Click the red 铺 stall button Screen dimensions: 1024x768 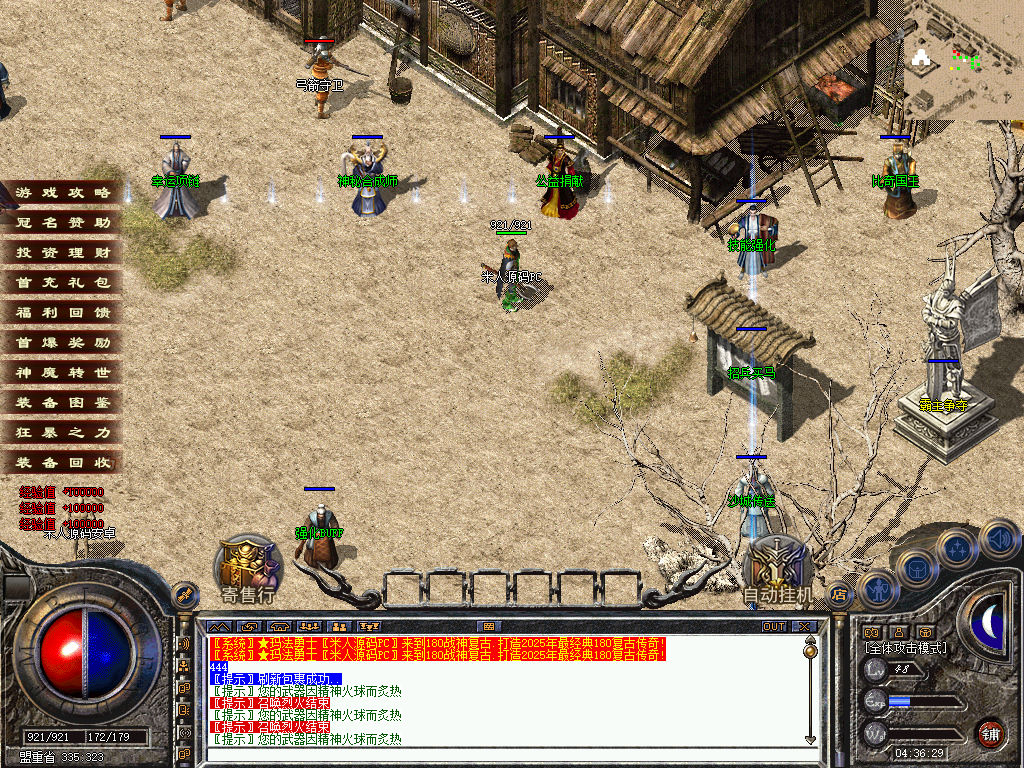click(990, 733)
